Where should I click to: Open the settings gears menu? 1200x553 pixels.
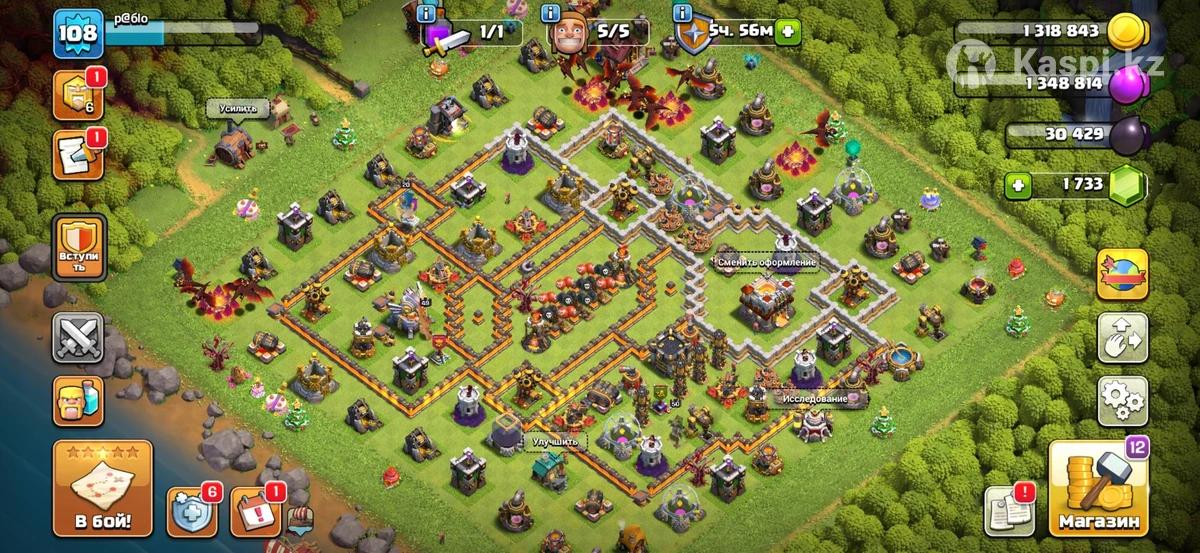[x=1122, y=401]
